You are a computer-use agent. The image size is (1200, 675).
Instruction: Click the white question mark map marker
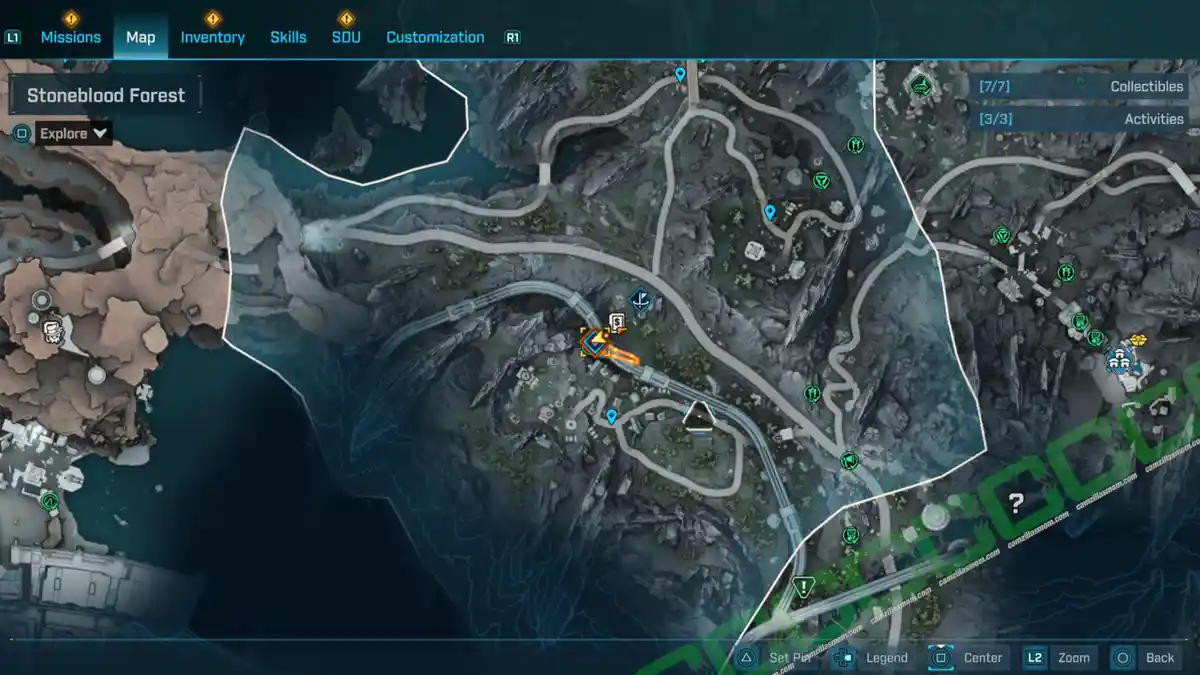click(x=1016, y=503)
